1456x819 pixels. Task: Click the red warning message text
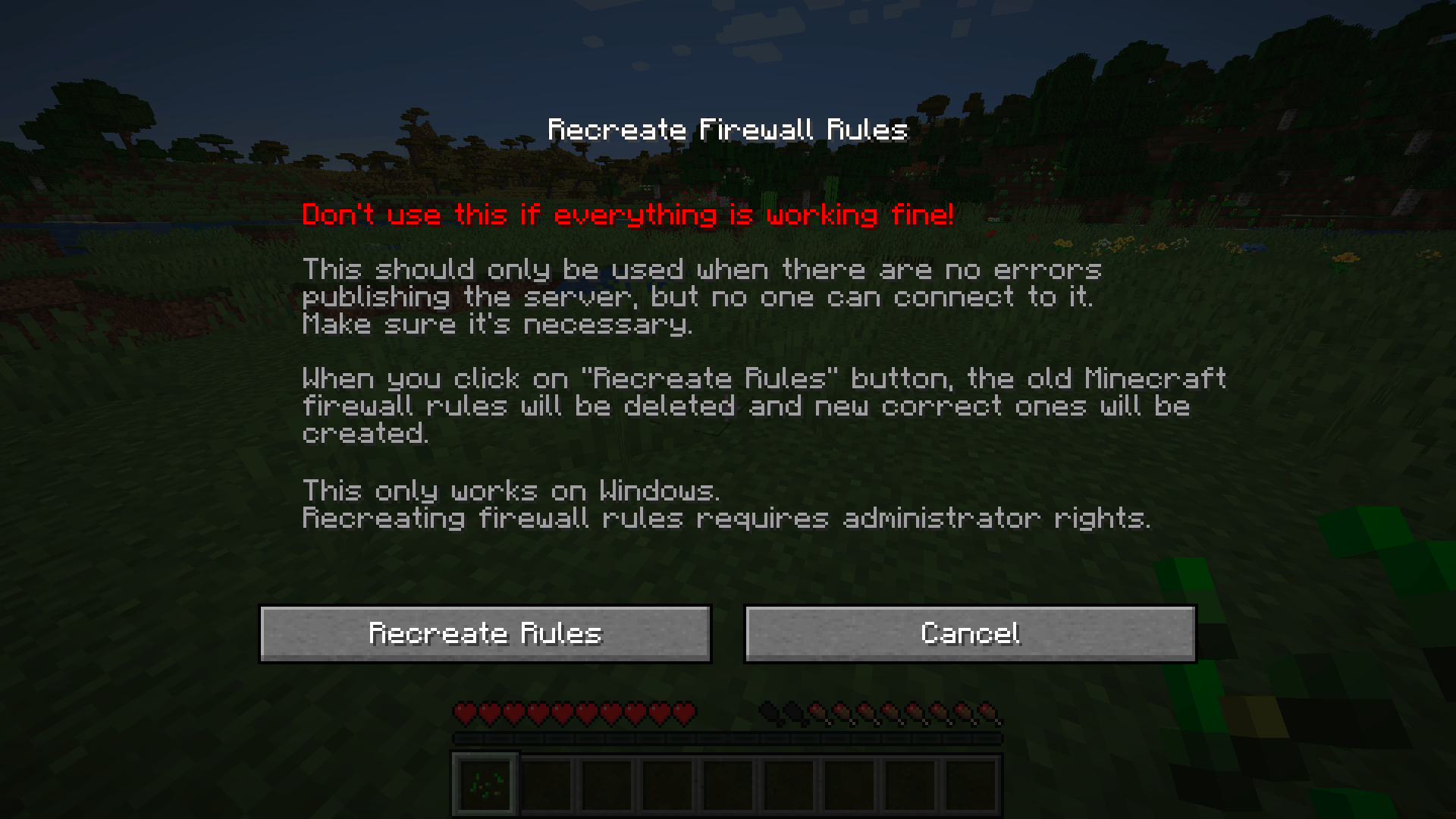pyautogui.click(x=628, y=215)
